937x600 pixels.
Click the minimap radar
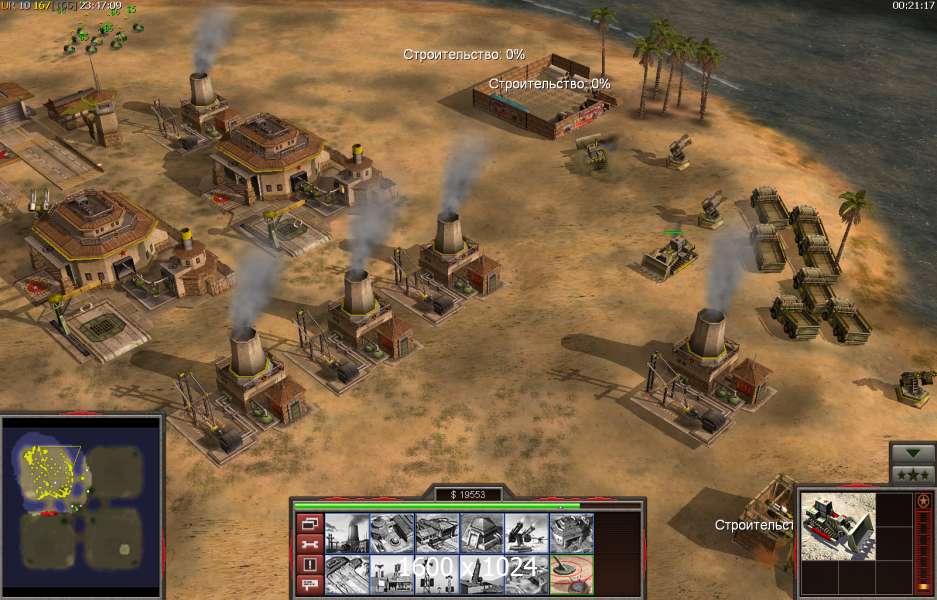click(x=81, y=503)
